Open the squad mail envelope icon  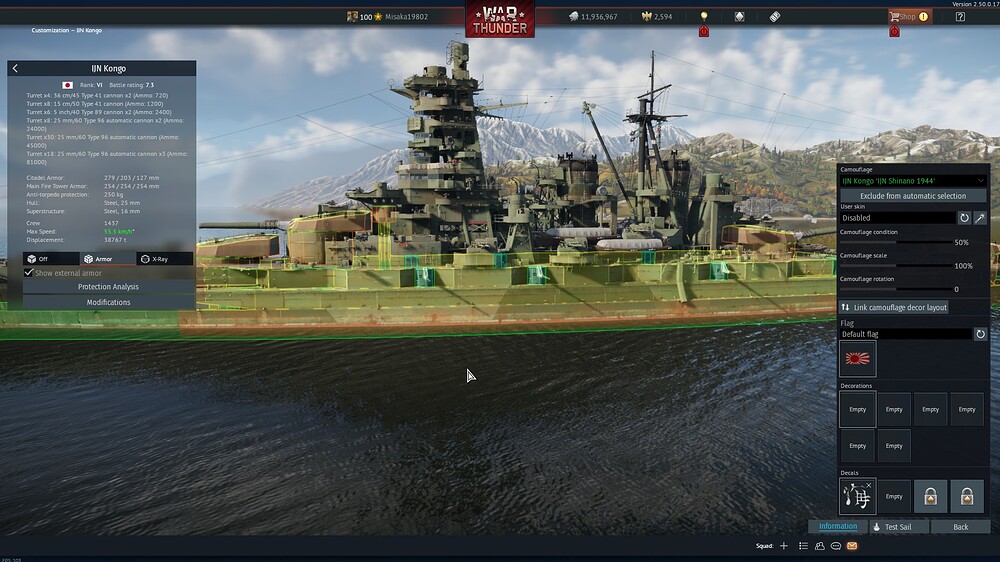[852, 546]
